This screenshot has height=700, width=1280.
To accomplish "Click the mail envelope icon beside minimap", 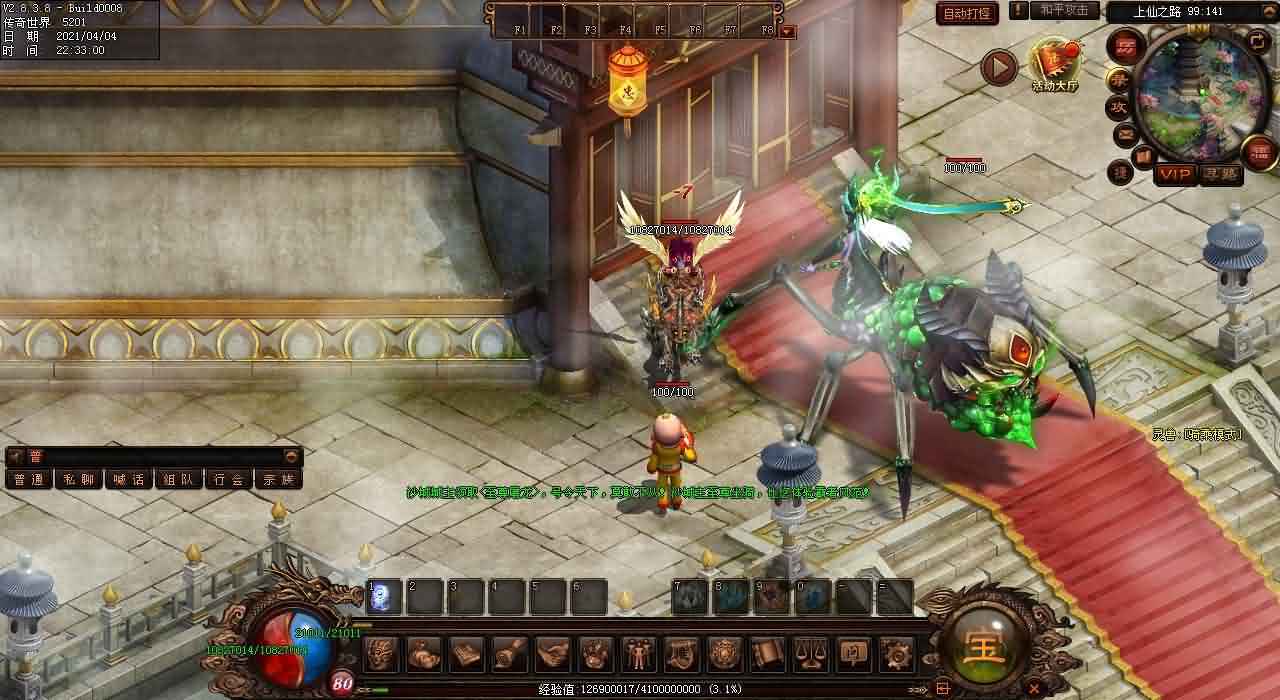I will [x=1125, y=133].
